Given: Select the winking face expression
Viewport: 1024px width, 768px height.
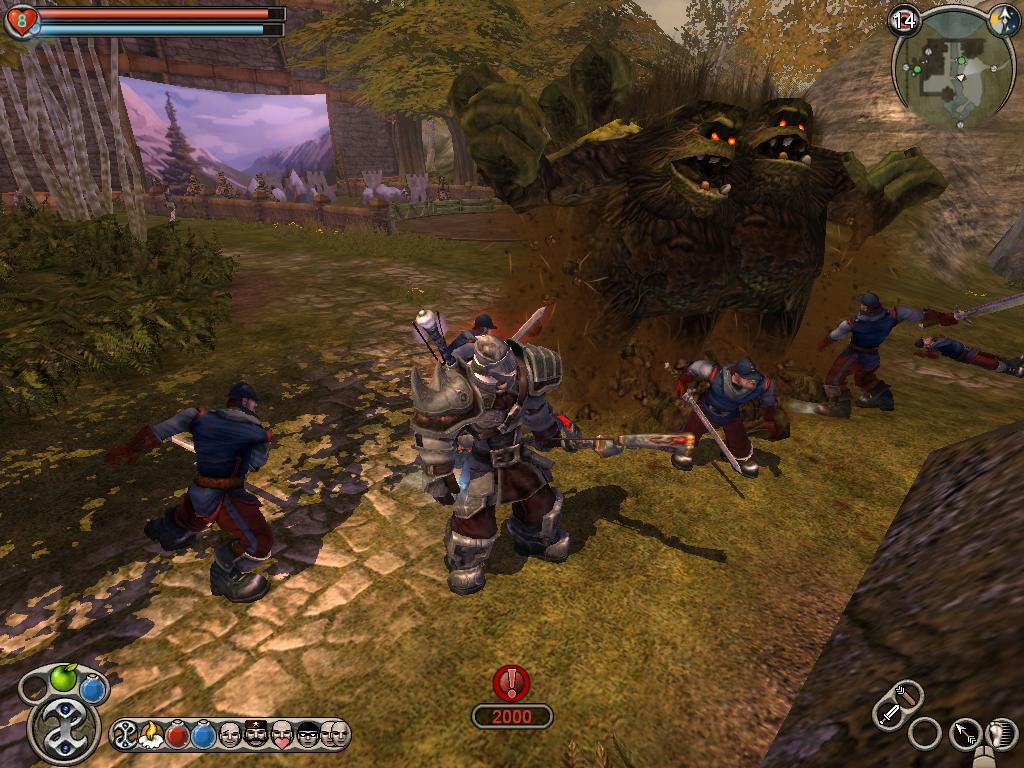Looking at the screenshot, I should coord(230,735).
